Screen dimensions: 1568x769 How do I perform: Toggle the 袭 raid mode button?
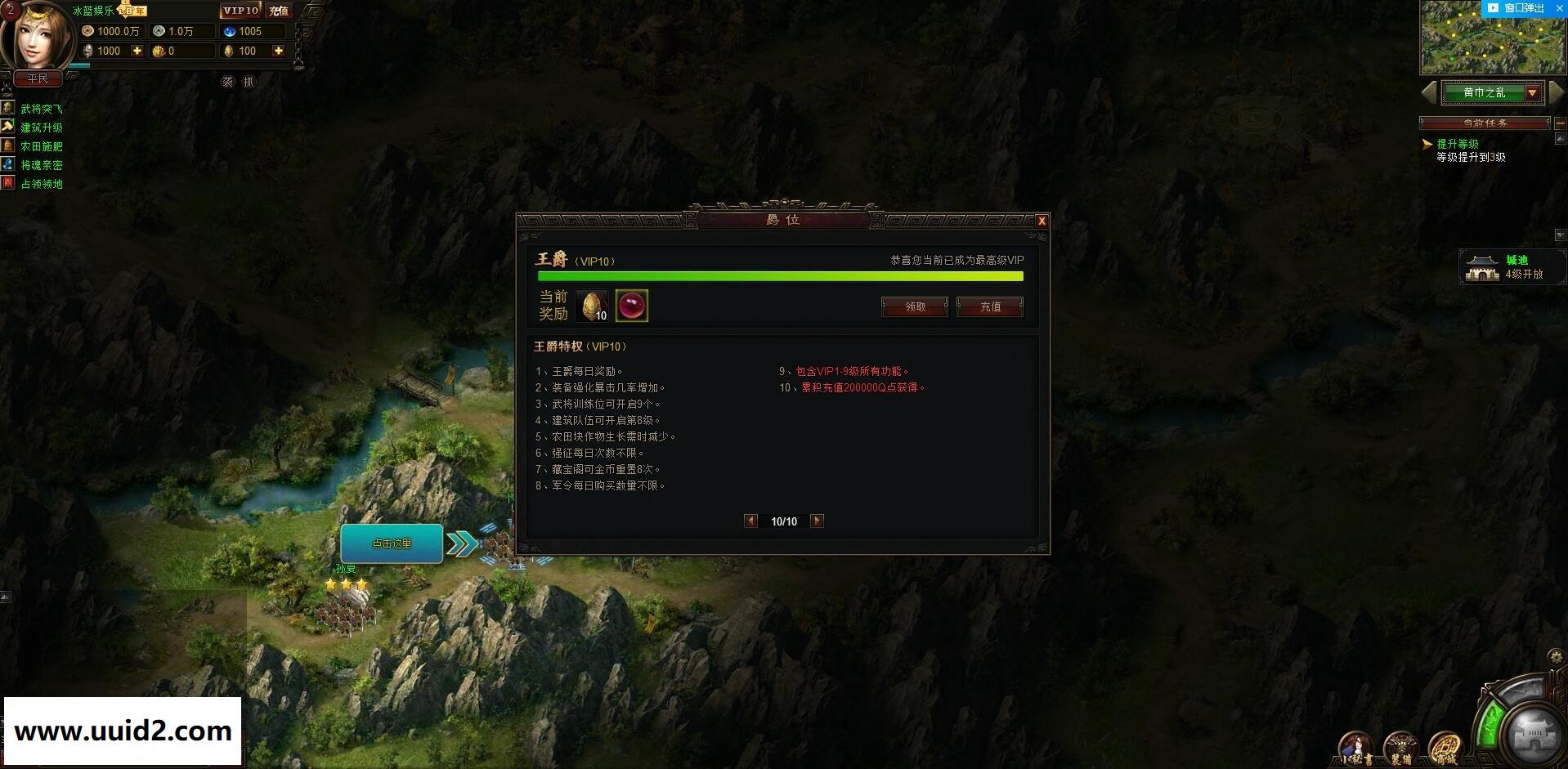230,82
